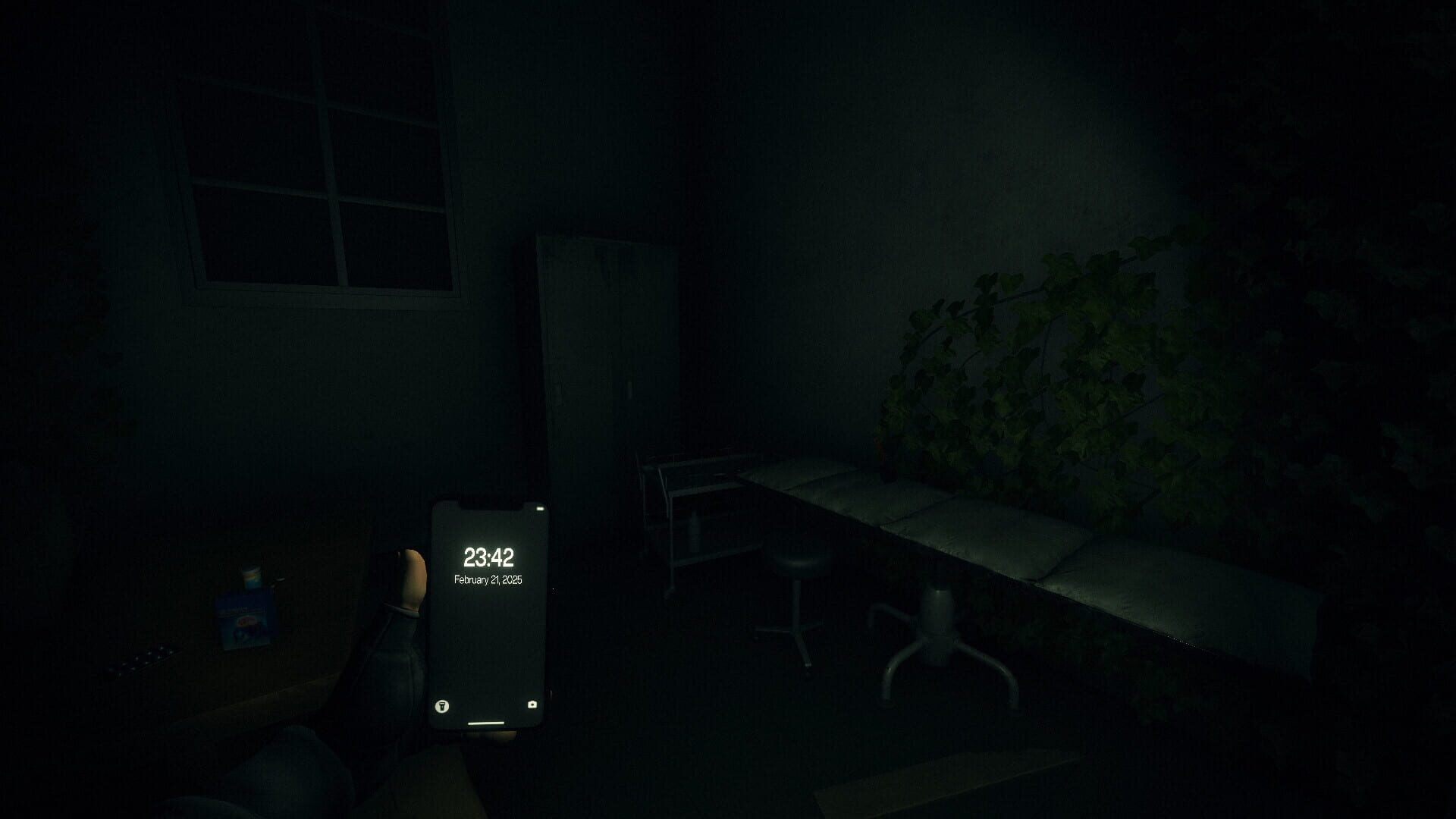The width and height of the screenshot is (1456, 819).
Task: Select the pill bottle behind the medicine box
Action: click(252, 576)
